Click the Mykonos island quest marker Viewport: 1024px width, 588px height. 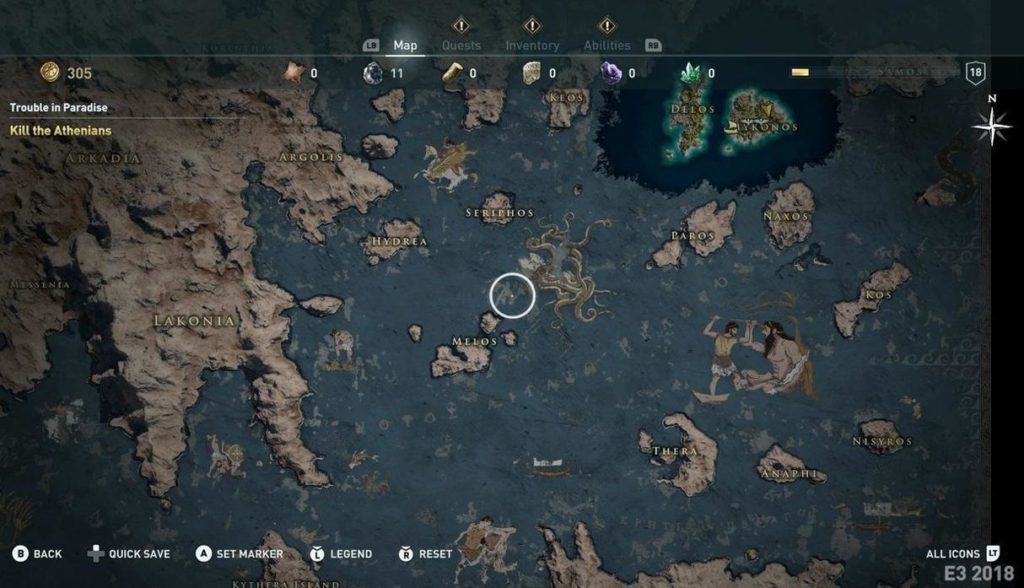point(768,109)
